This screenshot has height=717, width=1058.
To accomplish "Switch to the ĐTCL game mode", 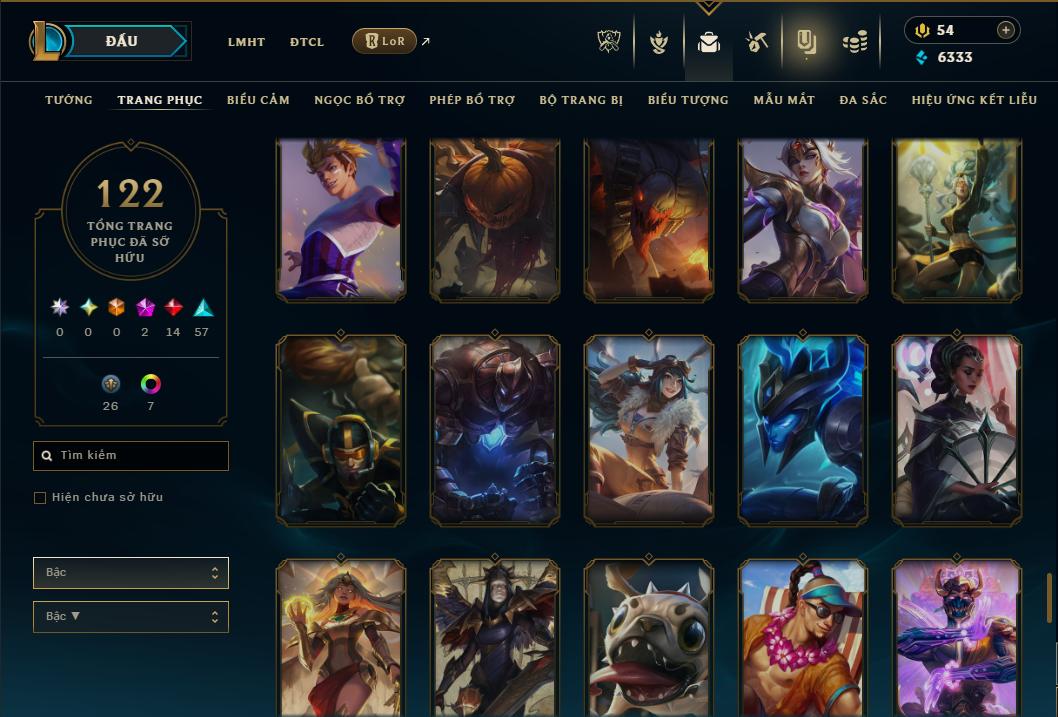I will point(307,42).
